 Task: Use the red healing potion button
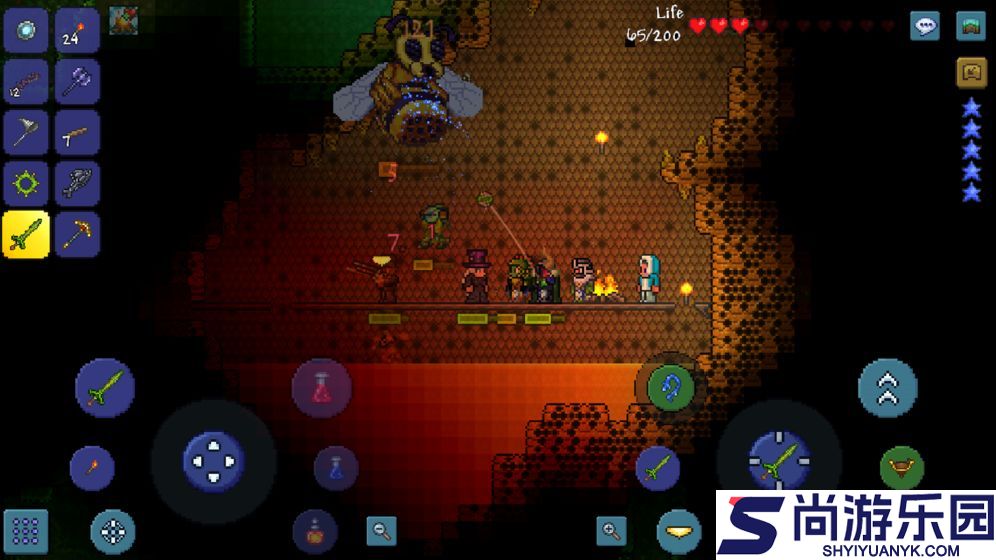point(321,388)
